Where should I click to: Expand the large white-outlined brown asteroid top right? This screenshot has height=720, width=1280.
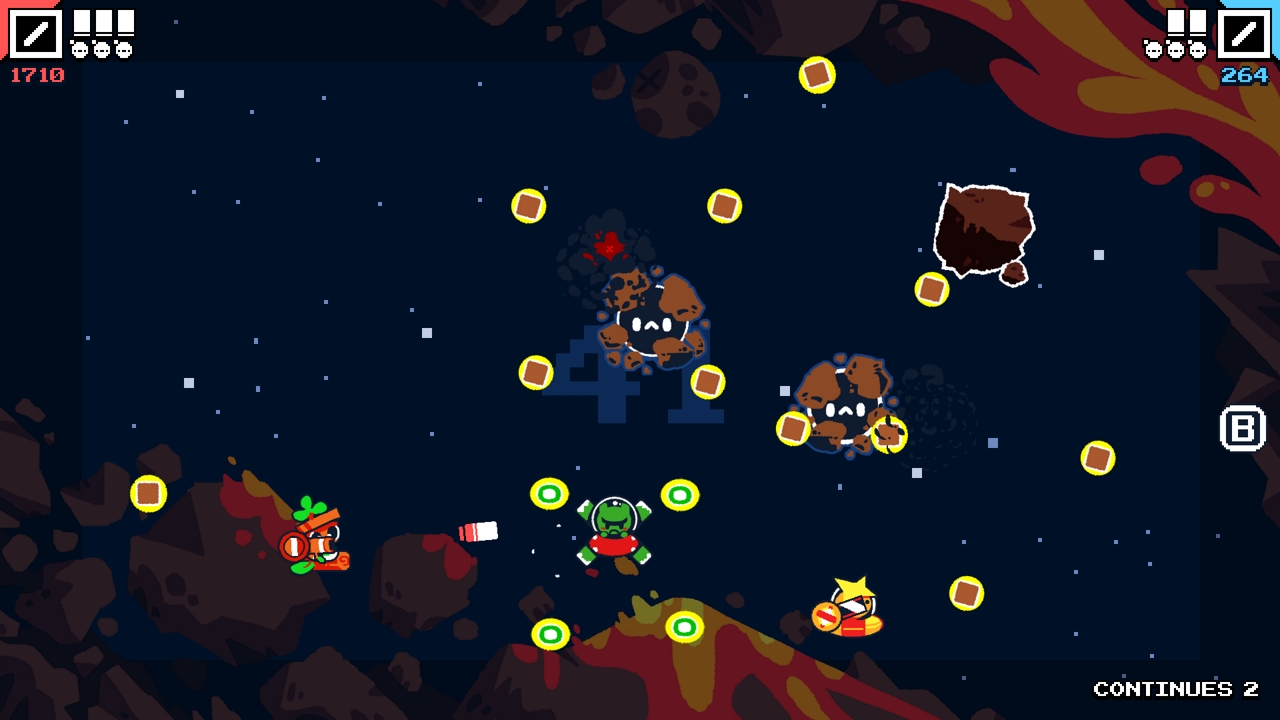pos(985,227)
